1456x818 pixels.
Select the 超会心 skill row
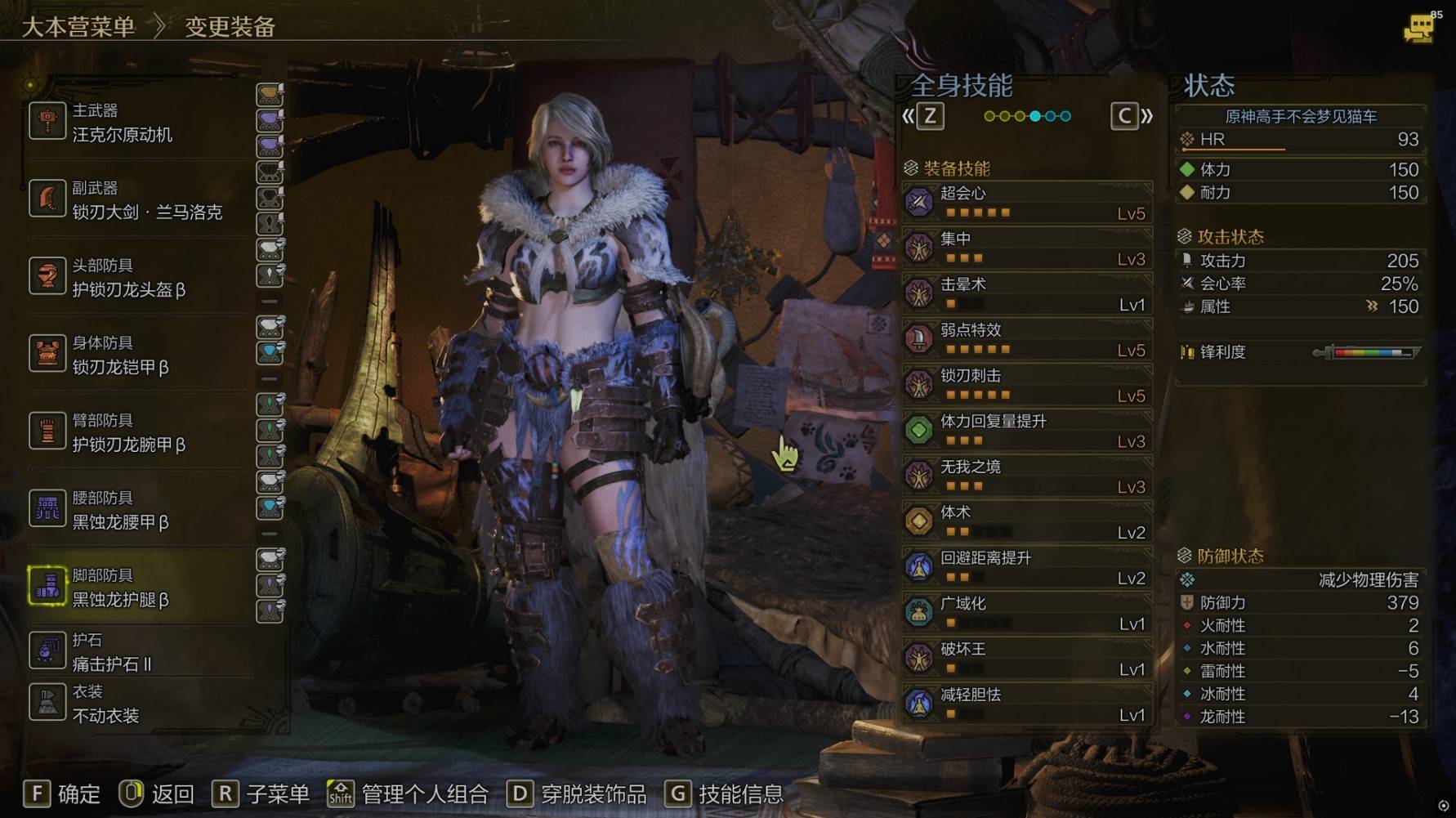pyautogui.click(x=1028, y=203)
